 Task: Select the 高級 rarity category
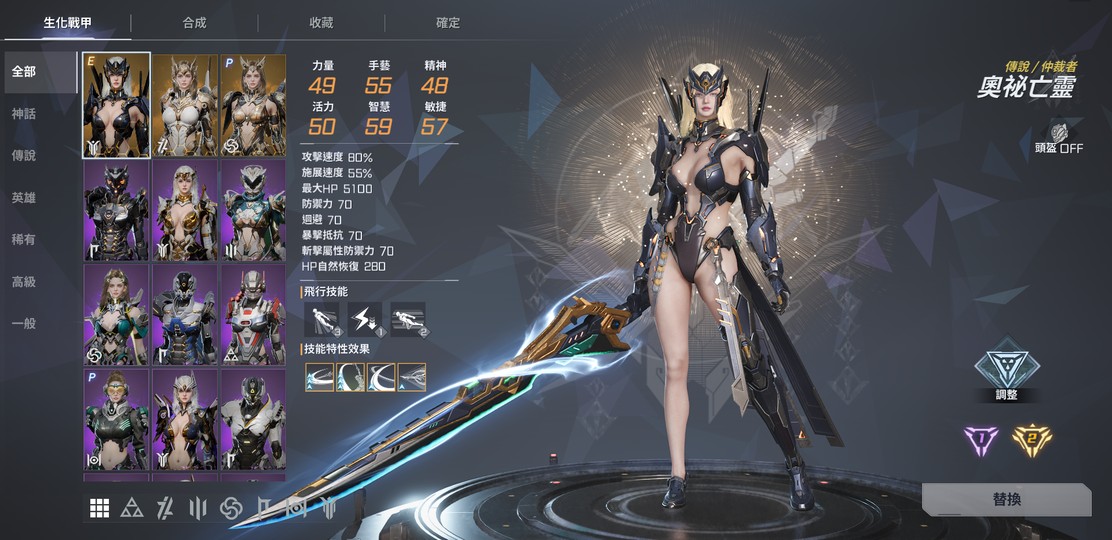tap(23, 282)
